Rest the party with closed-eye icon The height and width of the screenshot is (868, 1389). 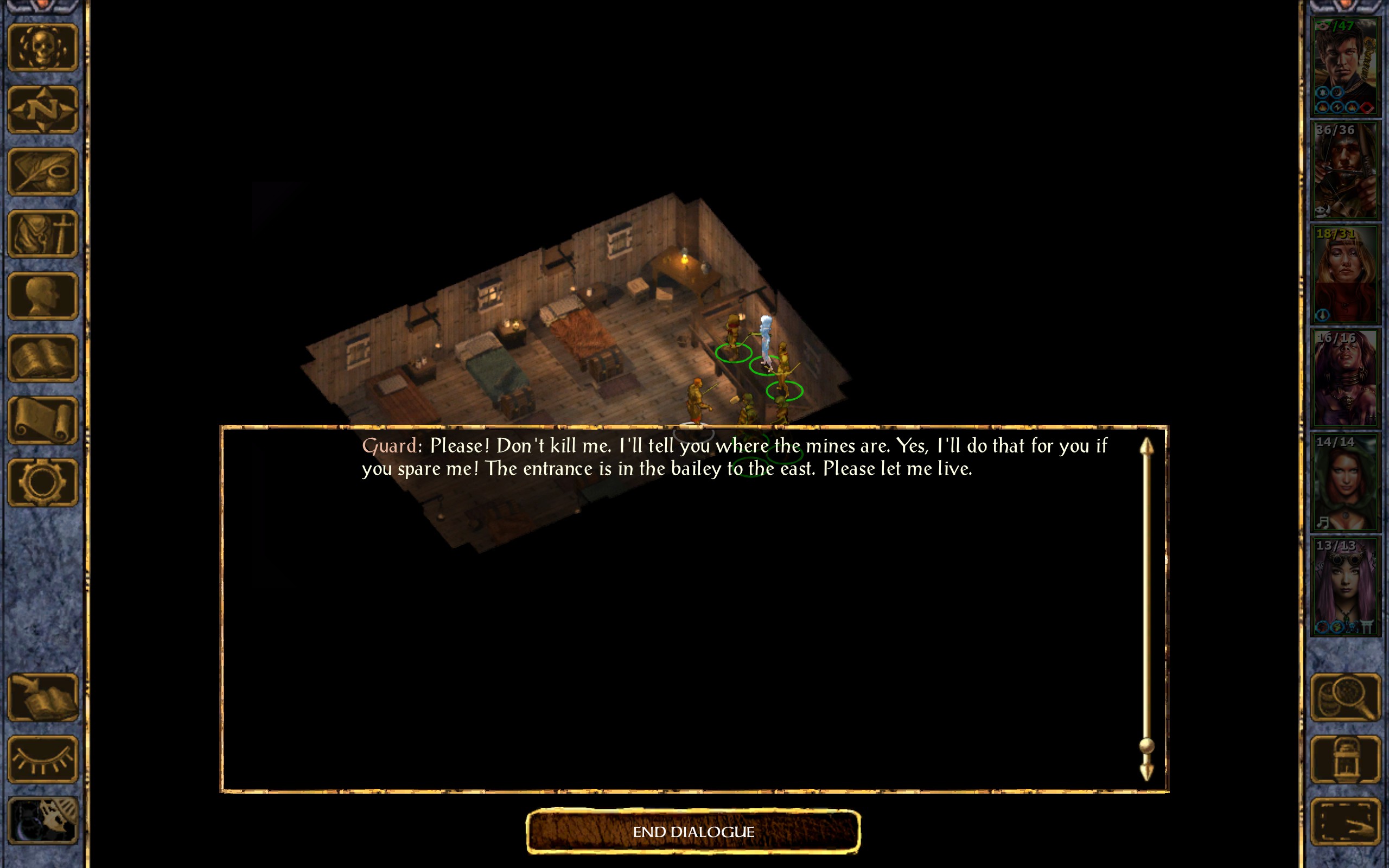43,759
